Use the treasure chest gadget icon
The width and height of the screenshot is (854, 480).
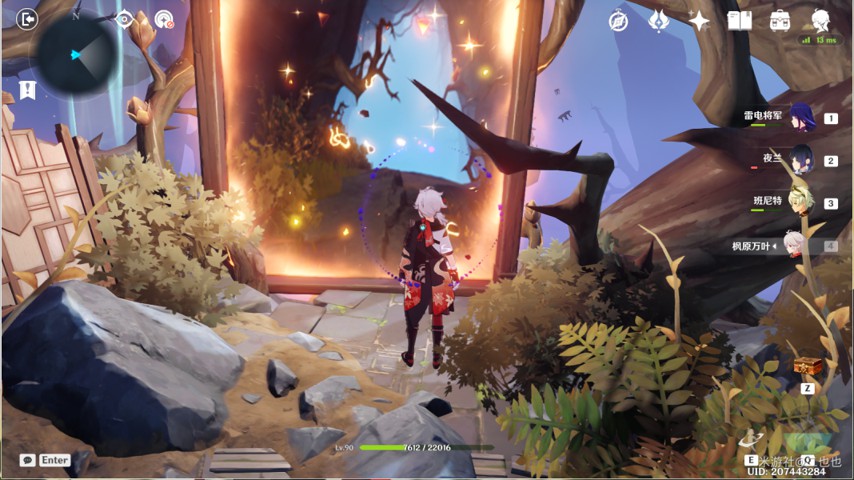pos(807,366)
